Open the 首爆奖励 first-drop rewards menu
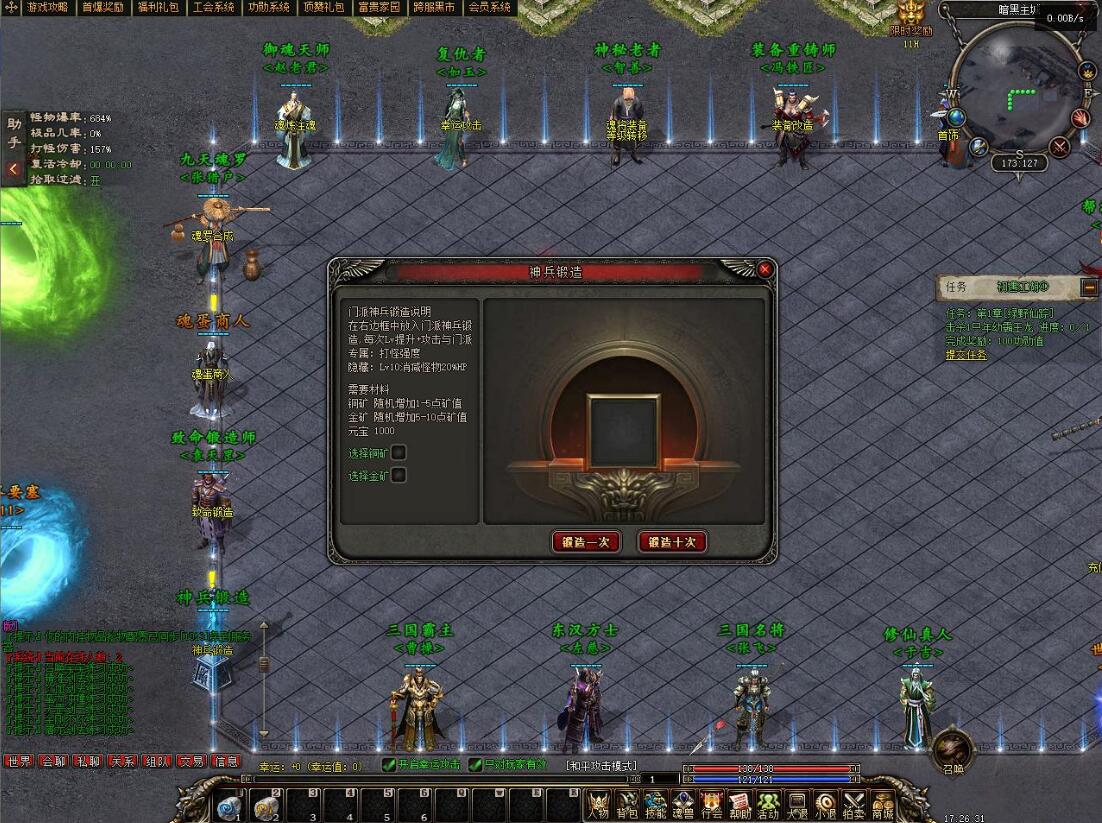Image resolution: width=1102 pixels, height=823 pixels. tap(103, 7)
